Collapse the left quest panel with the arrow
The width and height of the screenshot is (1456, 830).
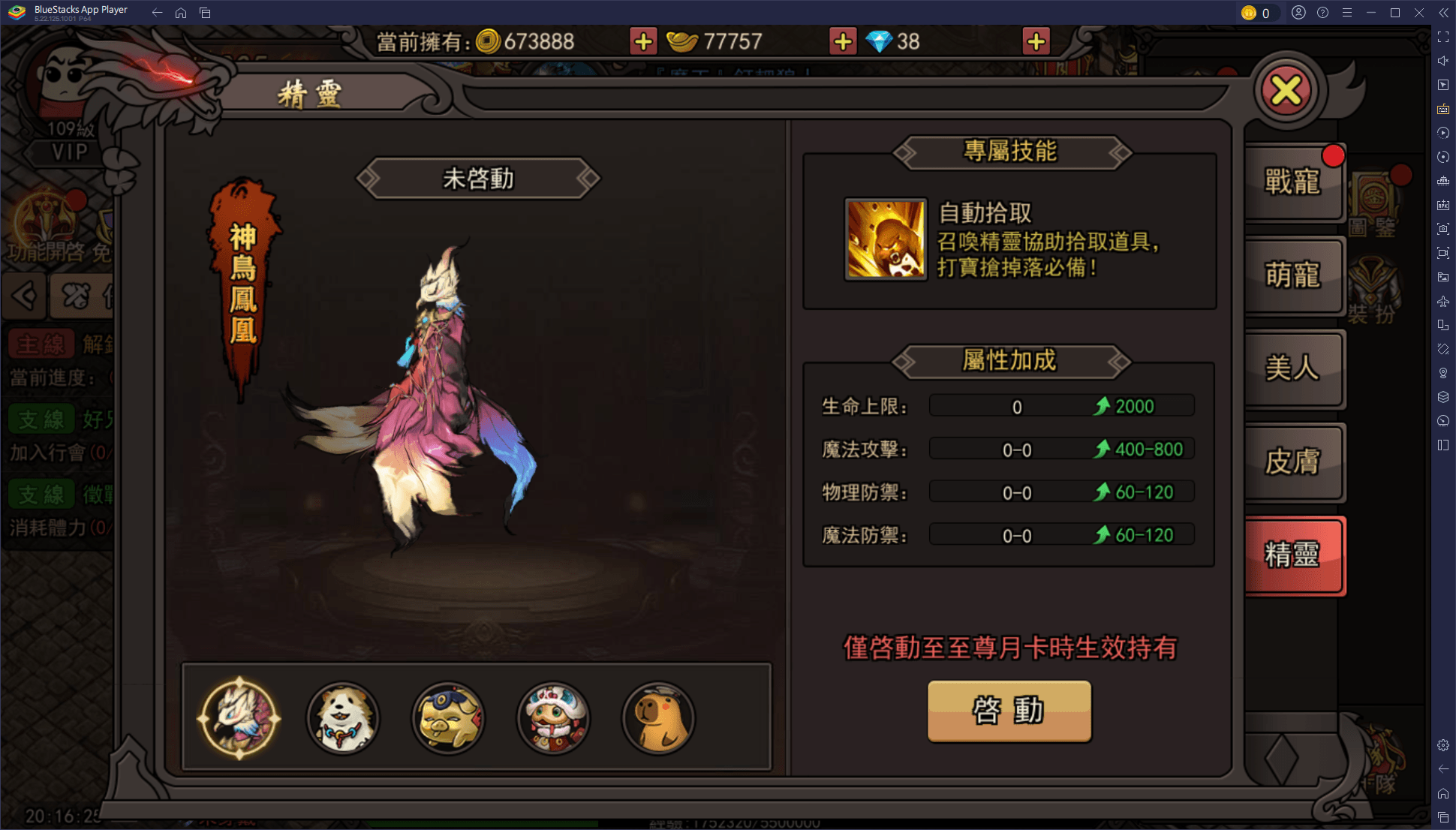[24, 296]
